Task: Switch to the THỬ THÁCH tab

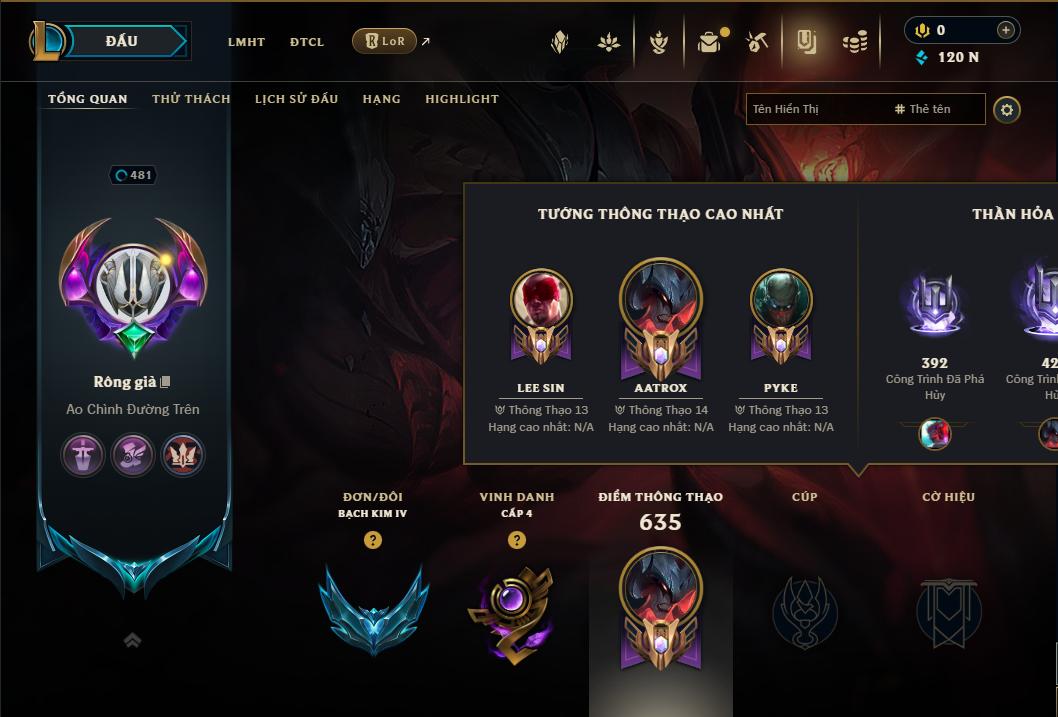Action: click(x=191, y=99)
